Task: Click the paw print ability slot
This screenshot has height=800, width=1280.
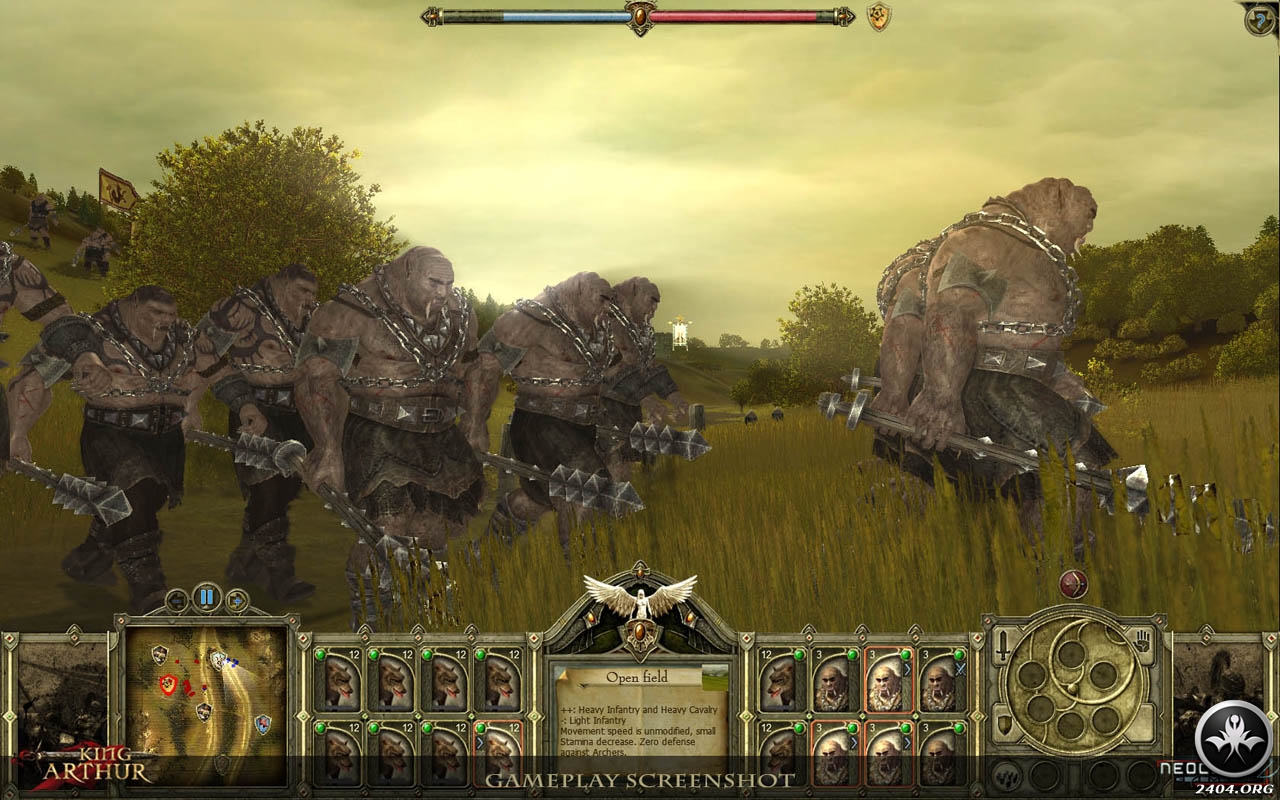Action: tap(1007, 773)
